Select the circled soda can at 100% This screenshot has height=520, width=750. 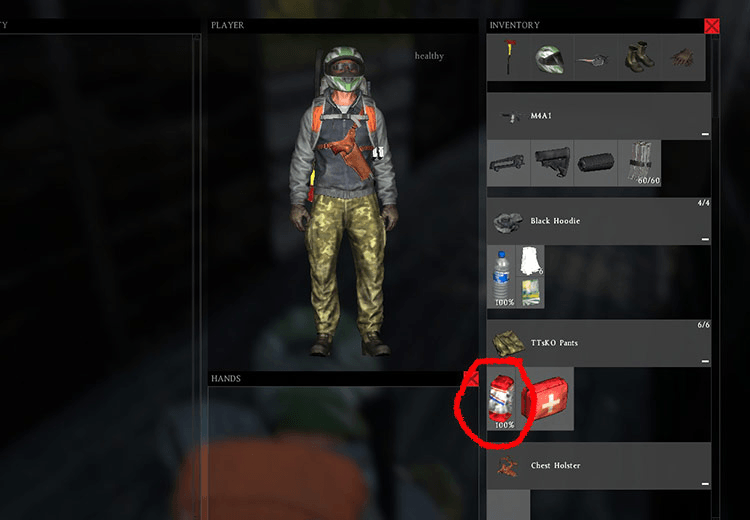(x=504, y=399)
